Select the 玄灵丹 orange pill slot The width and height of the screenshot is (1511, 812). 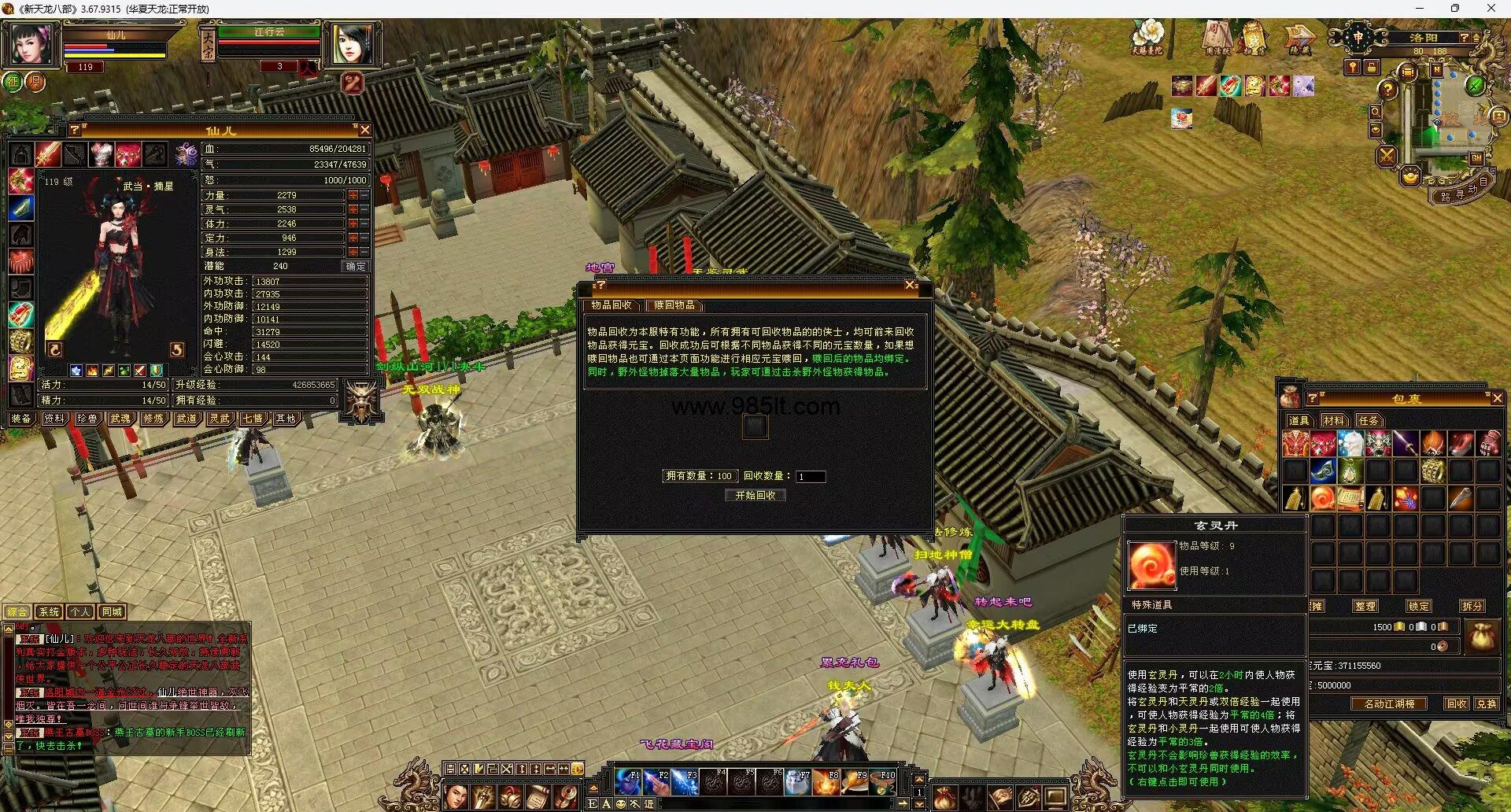[x=1323, y=498]
